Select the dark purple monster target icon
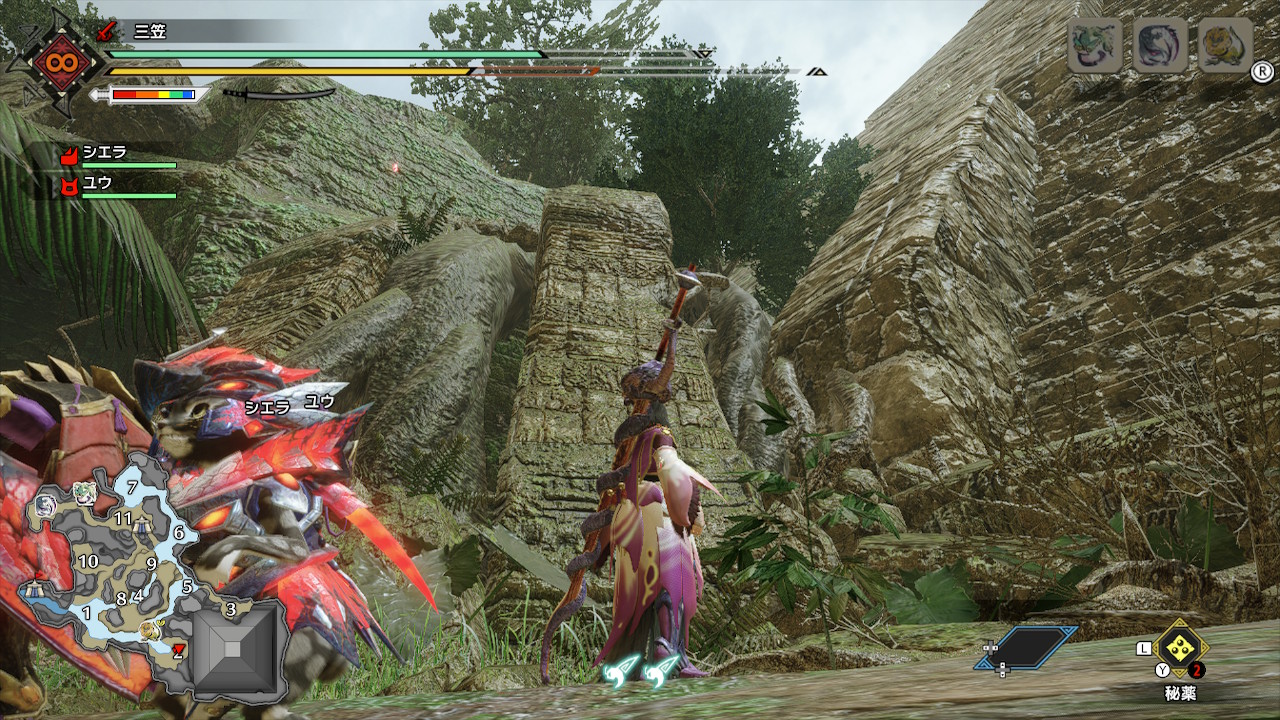This screenshot has width=1280, height=720. (x=1160, y=45)
